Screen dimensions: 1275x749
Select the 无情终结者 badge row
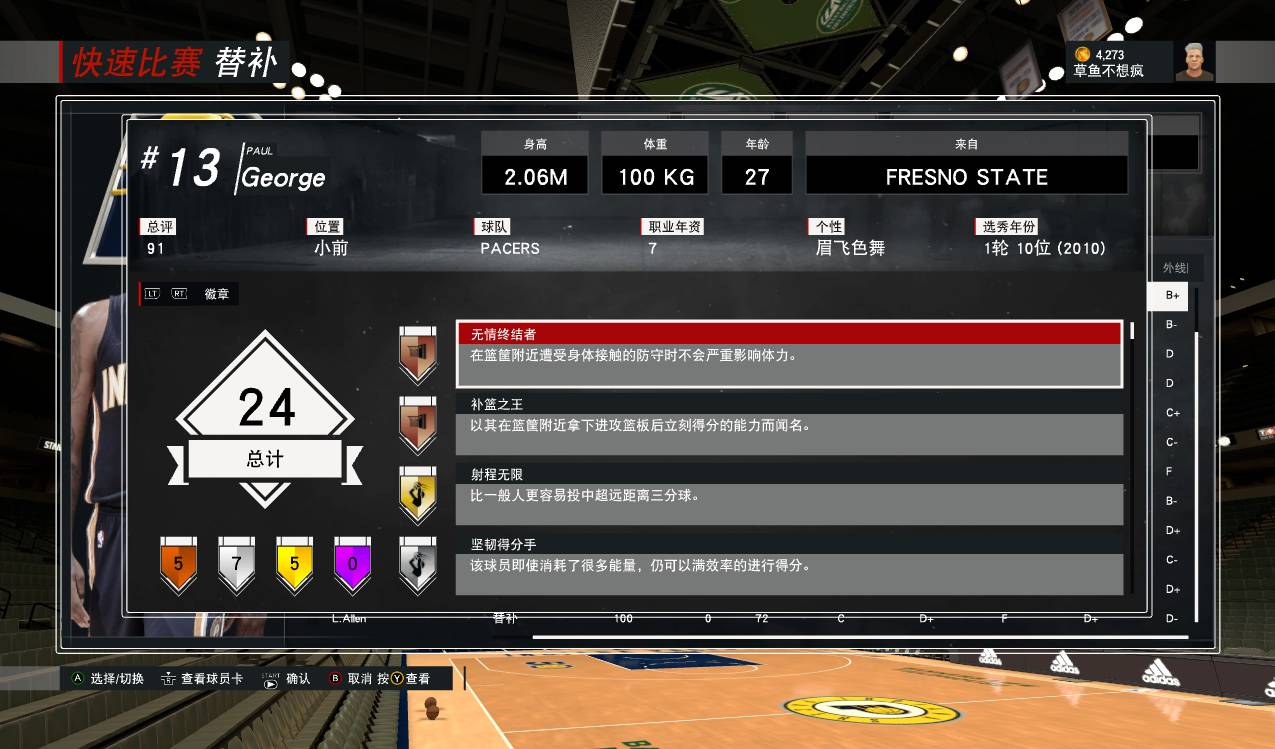tap(789, 353)
